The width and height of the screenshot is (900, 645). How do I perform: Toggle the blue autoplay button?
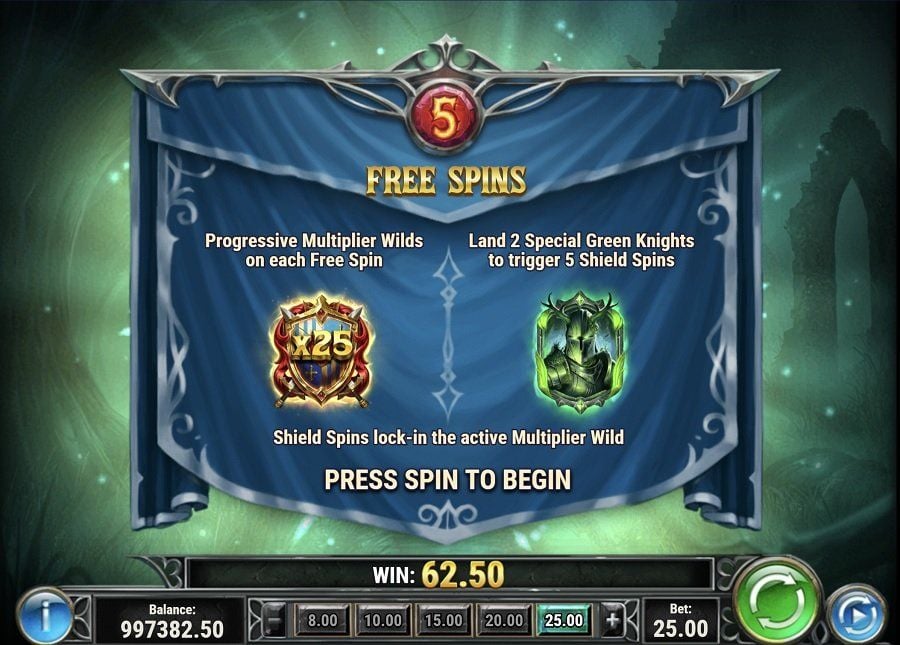click(857, 614)
